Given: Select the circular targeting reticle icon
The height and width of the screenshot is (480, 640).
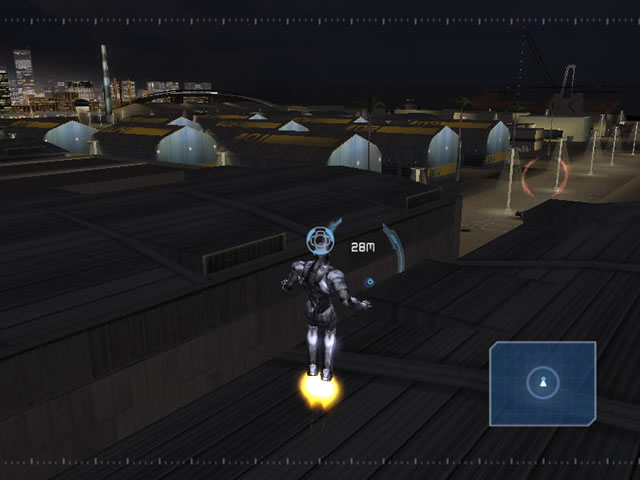Looking at the screenshot, I should click(319, 239).
